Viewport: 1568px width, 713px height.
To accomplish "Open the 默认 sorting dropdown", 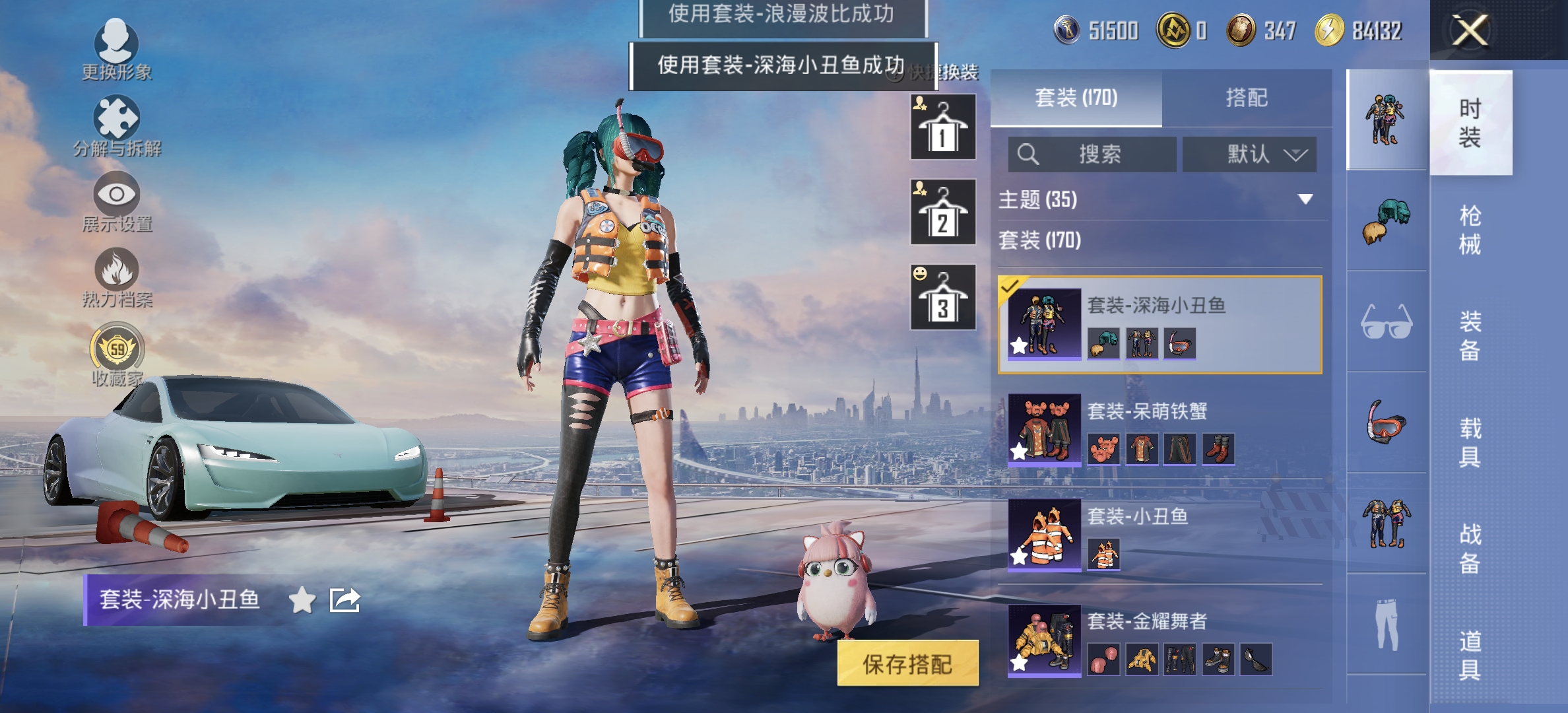I will pos(1249,154).
